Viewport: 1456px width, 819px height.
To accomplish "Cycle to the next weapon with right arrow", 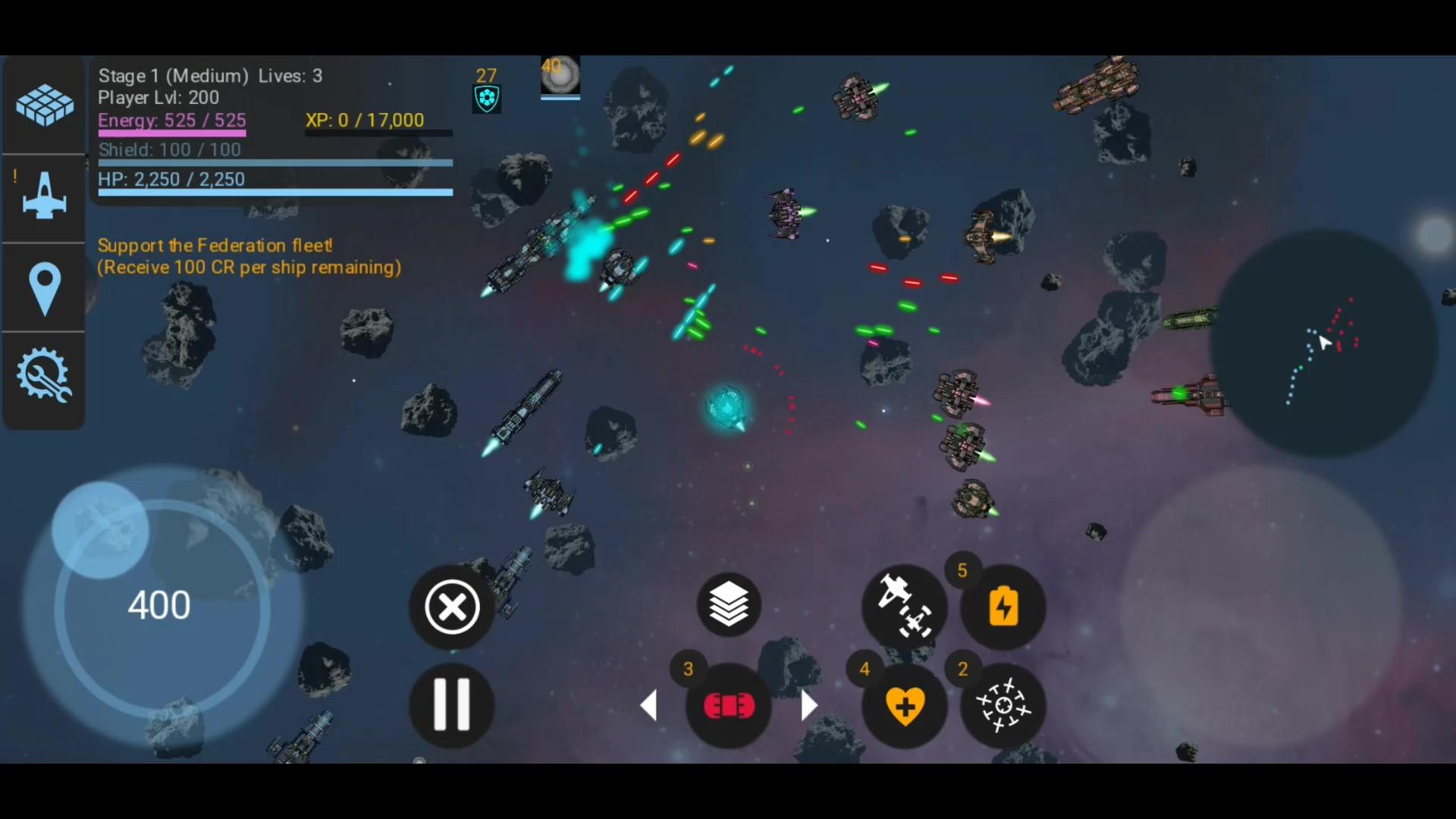I will [808, 705].
